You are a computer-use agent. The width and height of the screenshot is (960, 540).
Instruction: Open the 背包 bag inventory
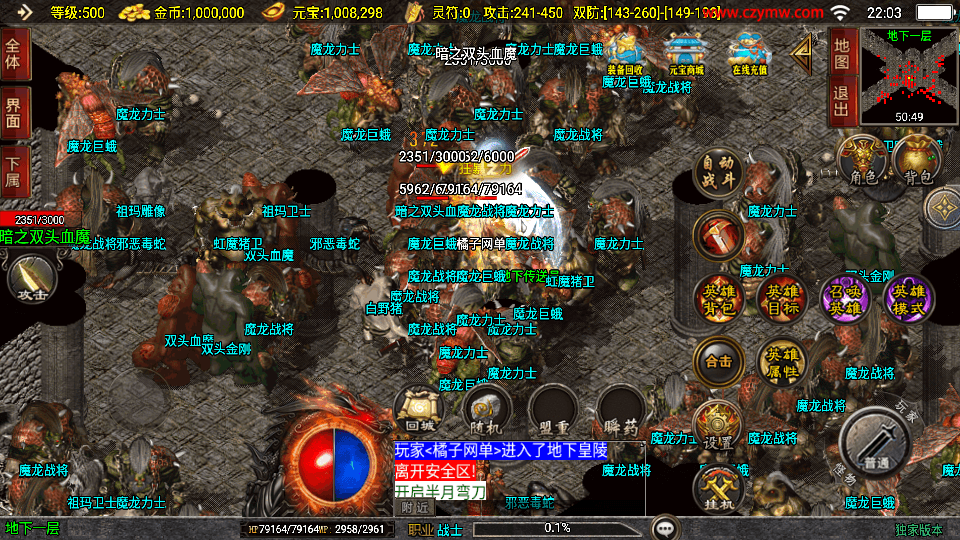coord(915,164)
